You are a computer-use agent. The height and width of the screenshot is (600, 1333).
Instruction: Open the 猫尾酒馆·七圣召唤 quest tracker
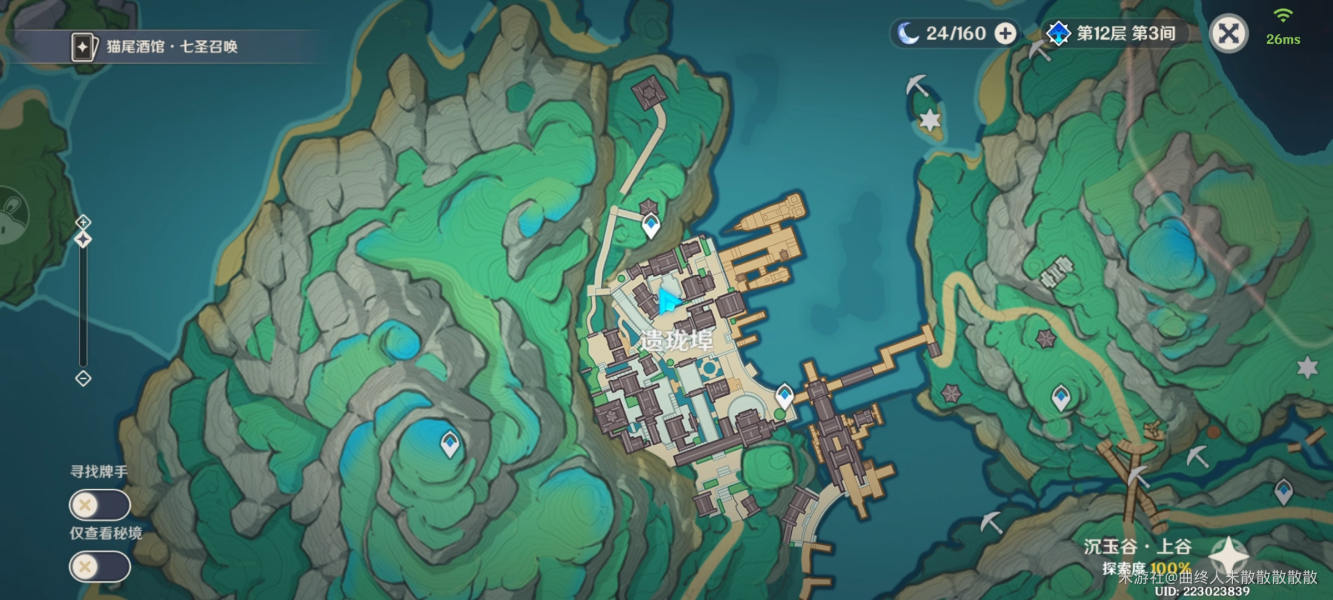click(x=170, y=47)
